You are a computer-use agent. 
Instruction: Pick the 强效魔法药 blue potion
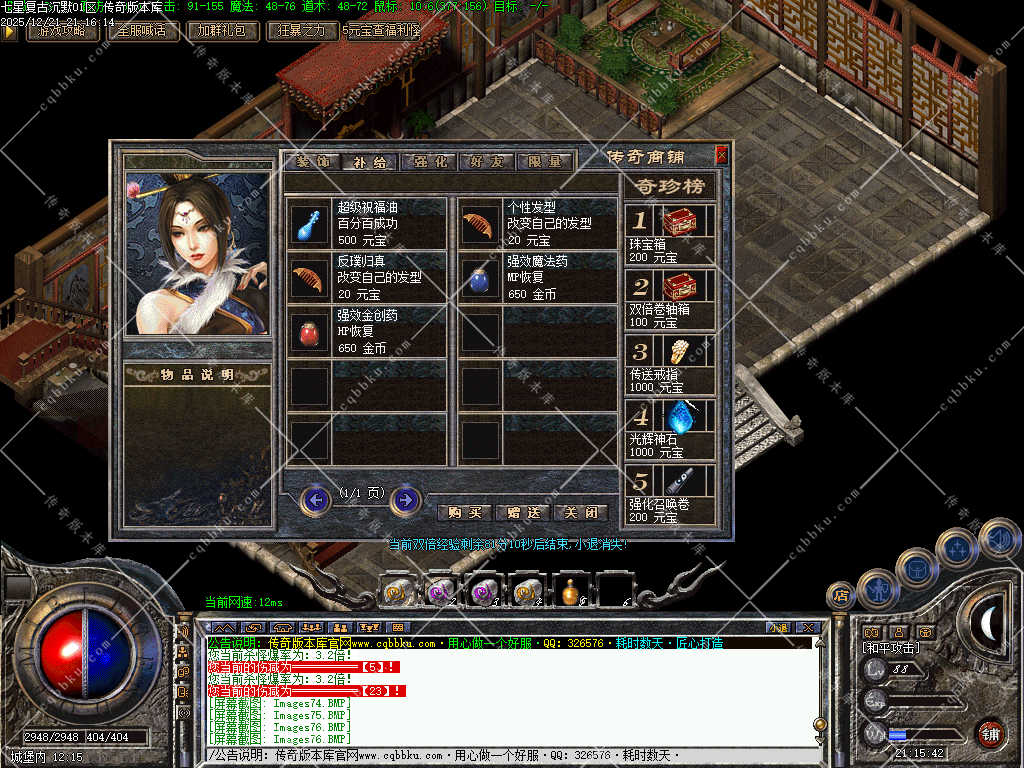478,279
